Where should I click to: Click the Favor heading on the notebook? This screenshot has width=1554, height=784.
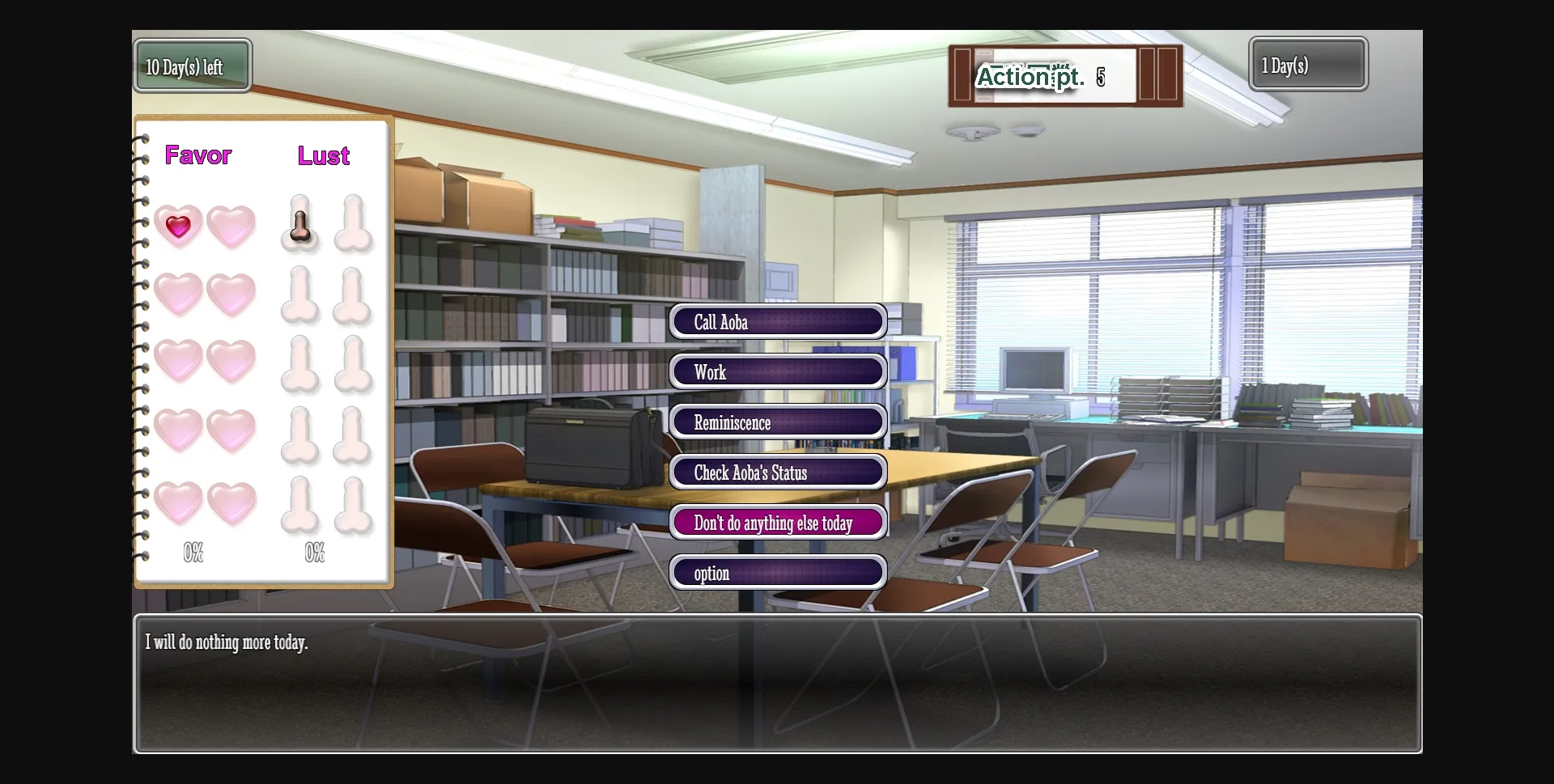[198, 155]
